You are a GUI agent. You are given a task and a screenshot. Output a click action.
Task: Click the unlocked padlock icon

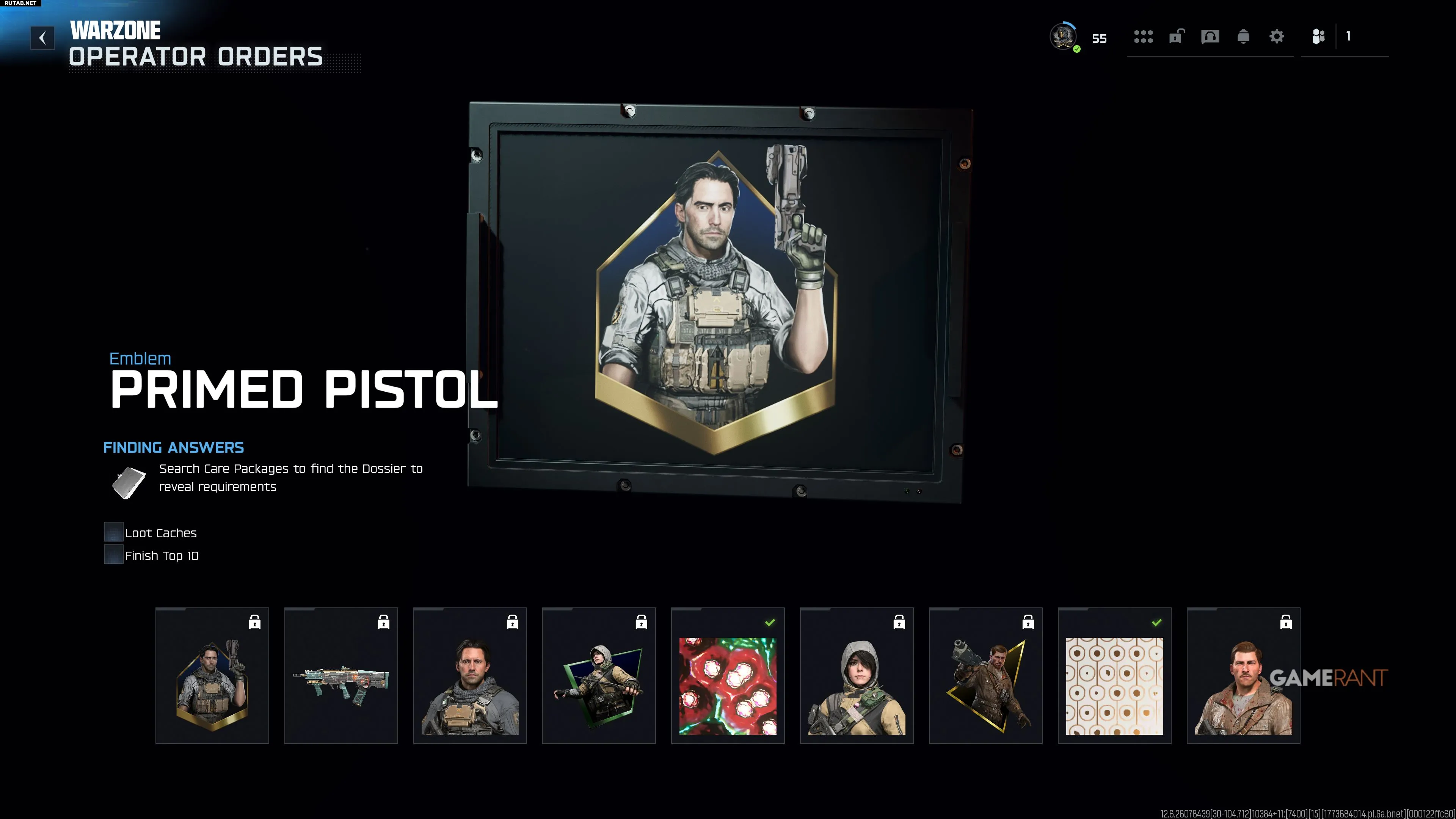point(1176,37)
